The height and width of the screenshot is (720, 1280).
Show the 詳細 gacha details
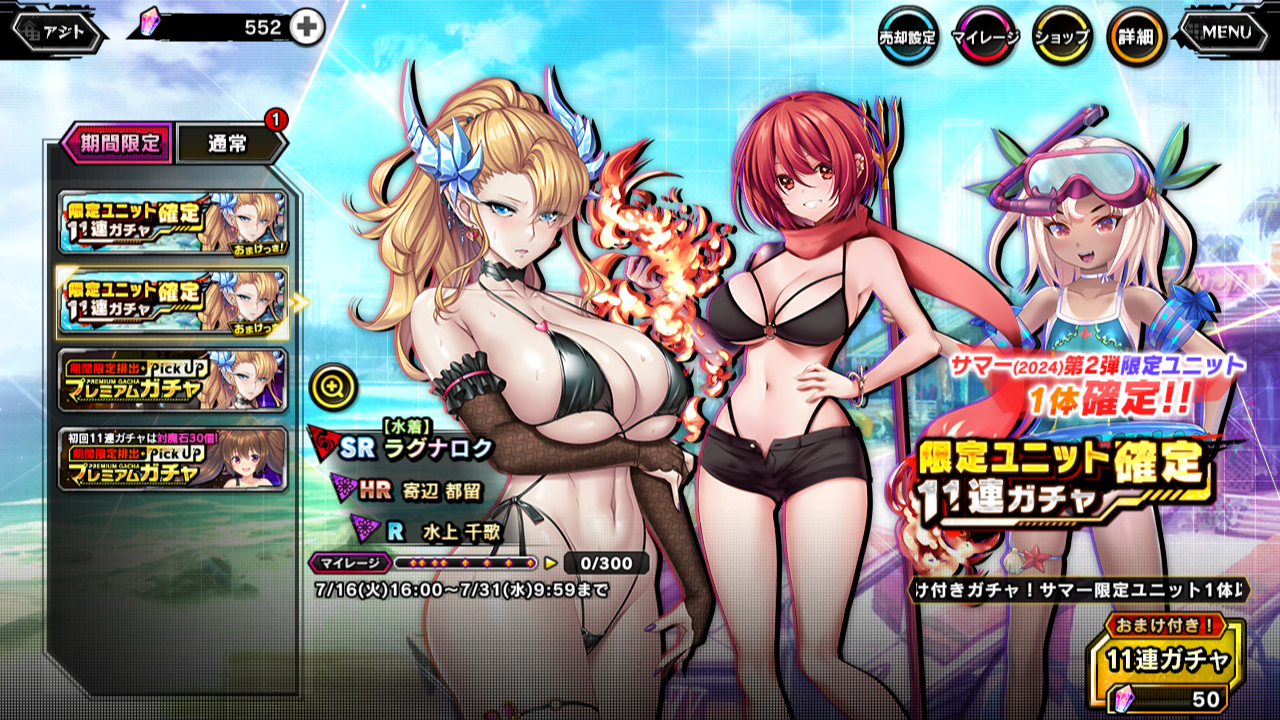(1137, 37)
